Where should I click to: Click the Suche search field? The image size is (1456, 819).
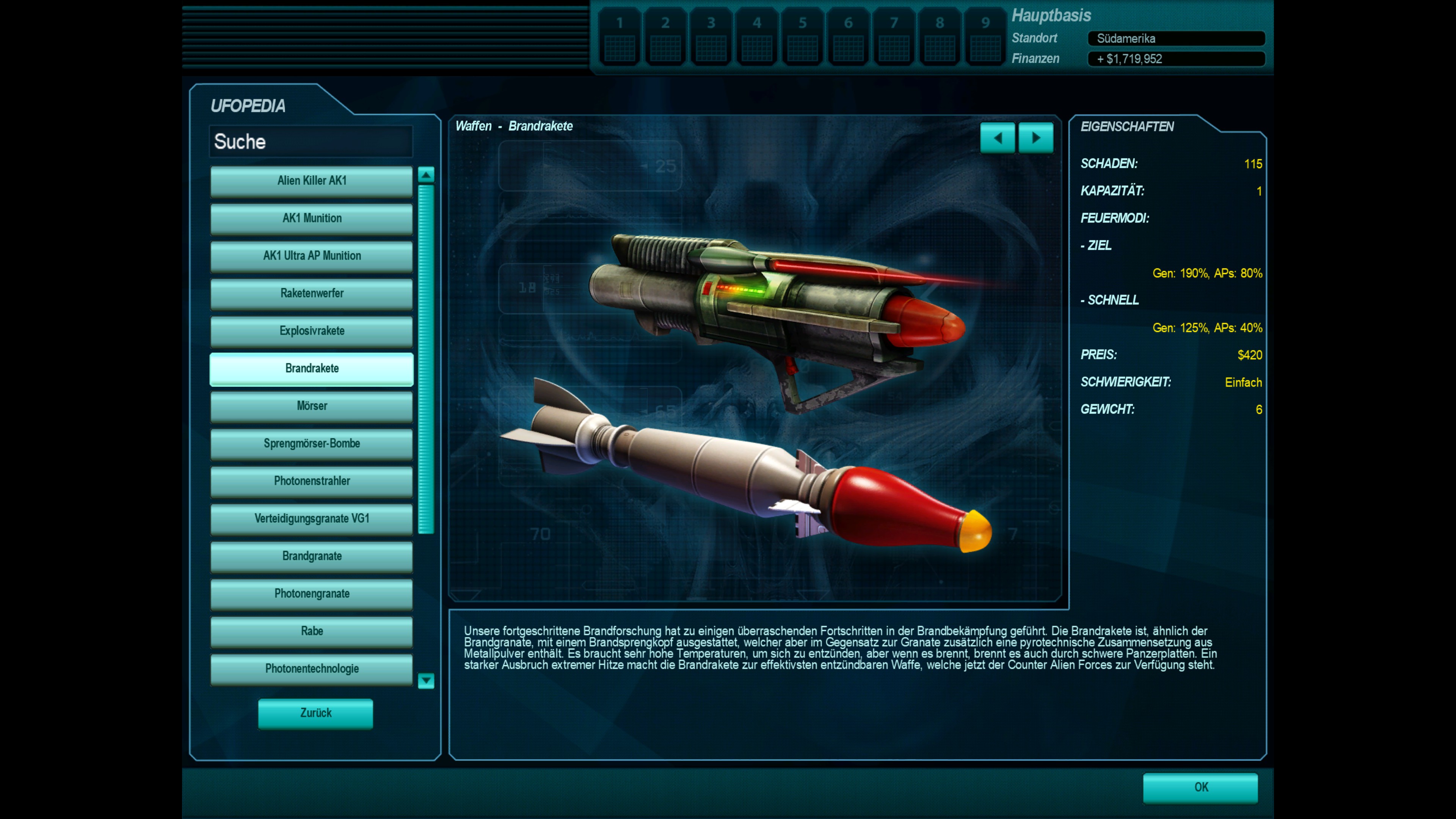(x=311, y=141)
